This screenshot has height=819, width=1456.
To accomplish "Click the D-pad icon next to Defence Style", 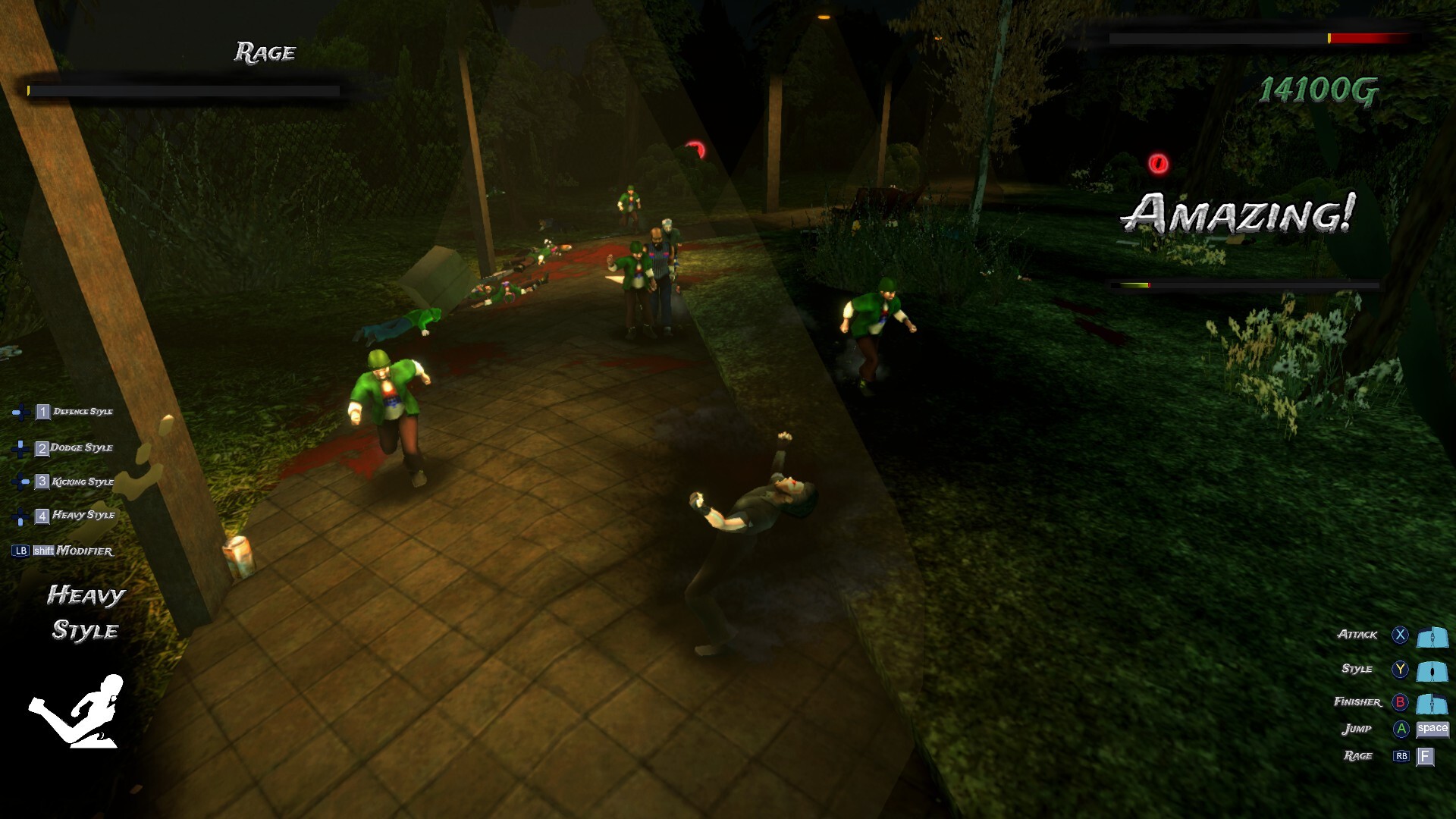I will [x=20, y=413].
